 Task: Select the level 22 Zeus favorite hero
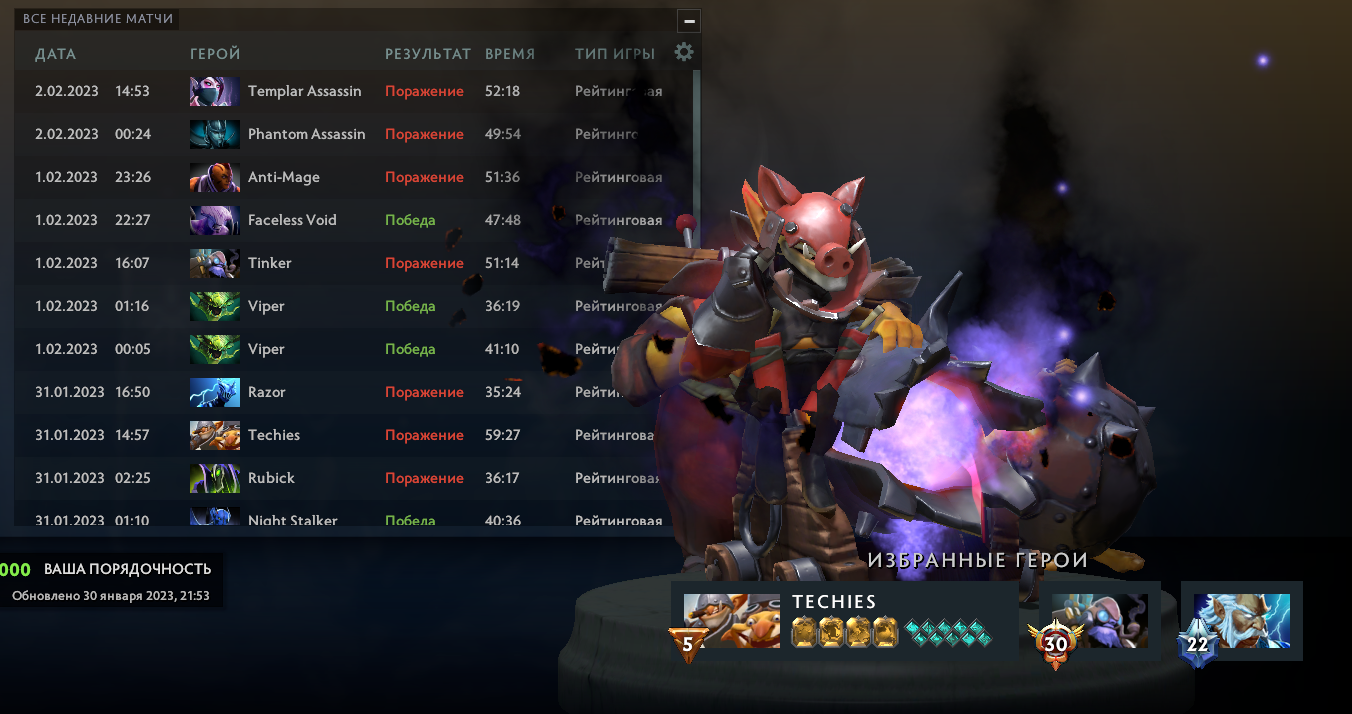(1241, 621)
